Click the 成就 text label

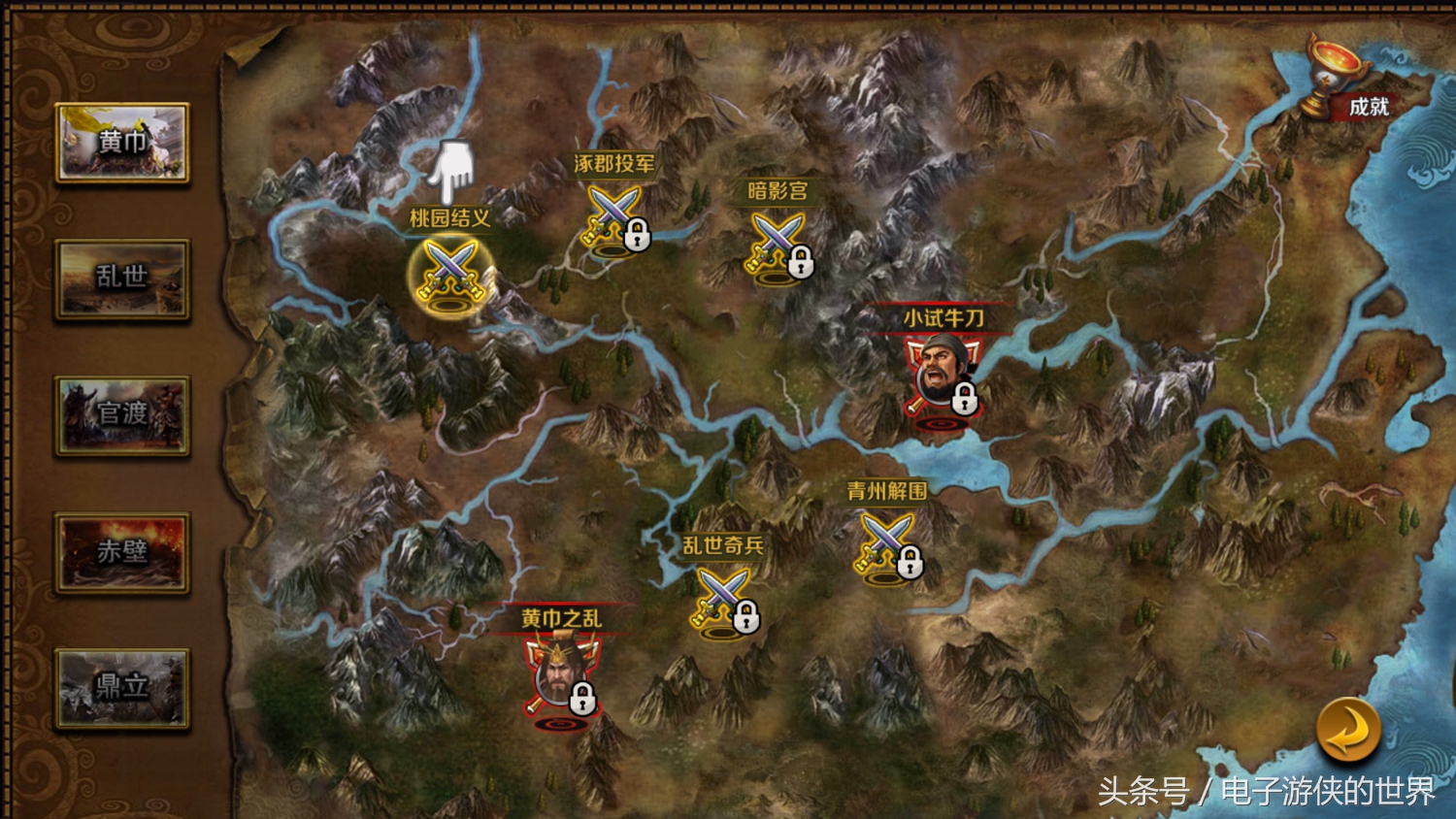(1370, 109)
